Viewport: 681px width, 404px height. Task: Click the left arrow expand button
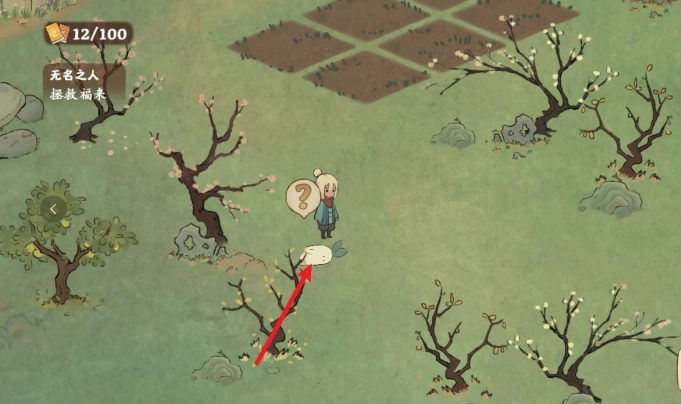pos(54,209)
